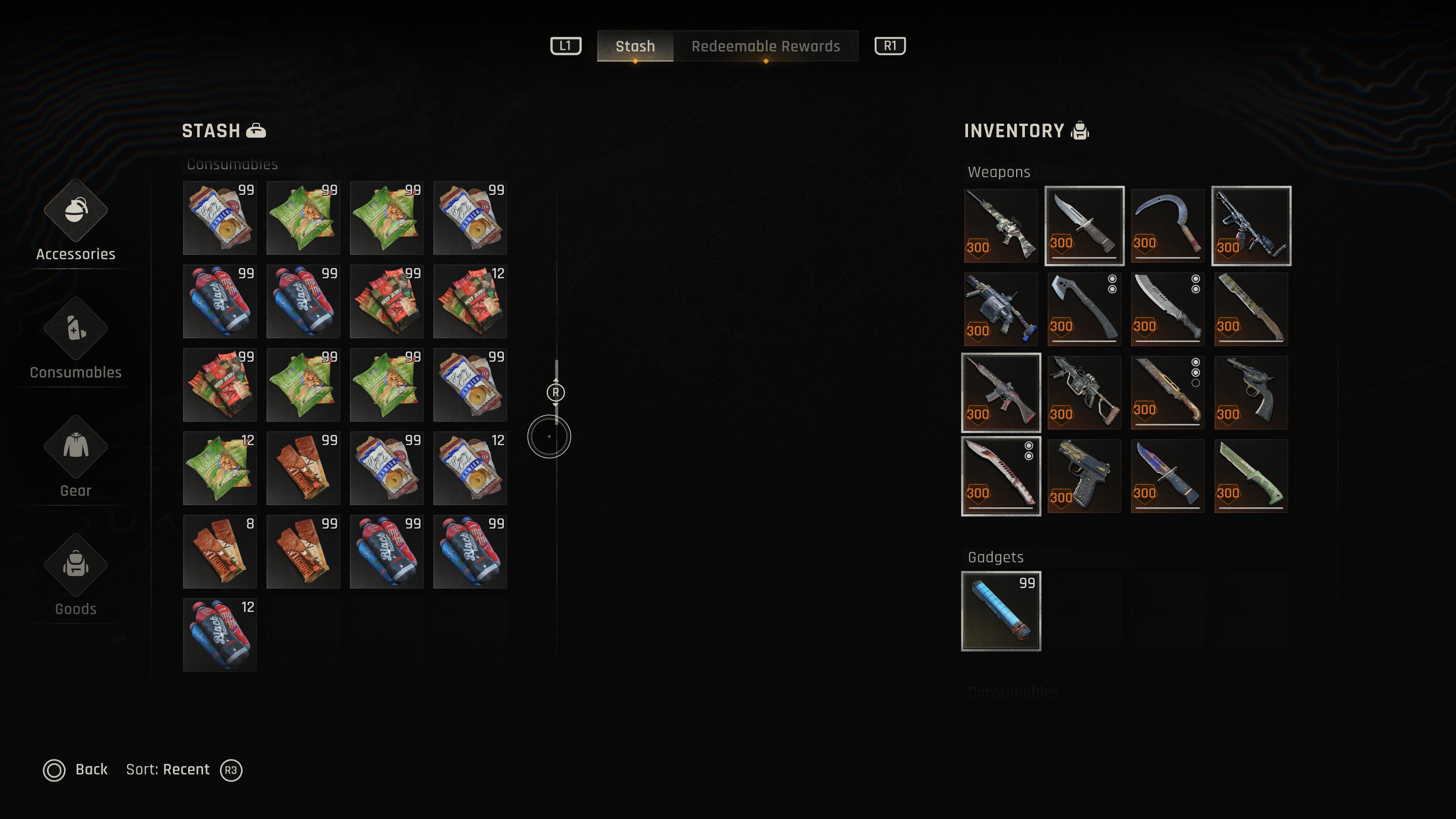Switch to the Redeemable Rewards tab
The height and width of the screenshot is (819, 1456).
(765, 46)
